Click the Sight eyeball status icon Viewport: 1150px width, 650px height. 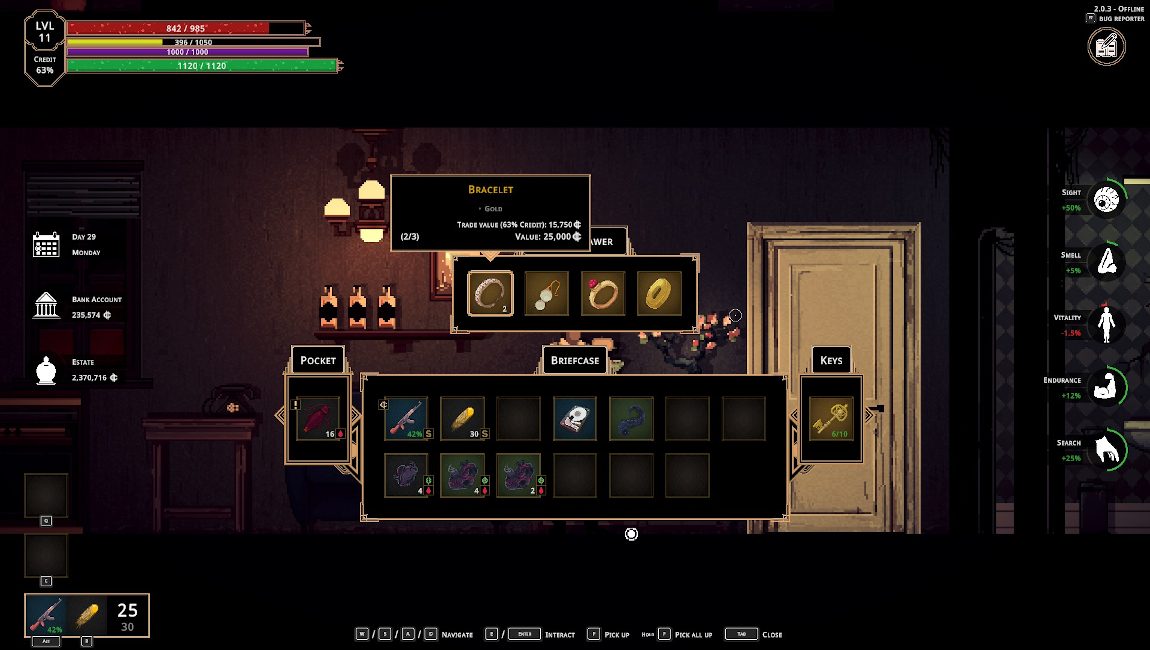click(x=1106, y=200)
